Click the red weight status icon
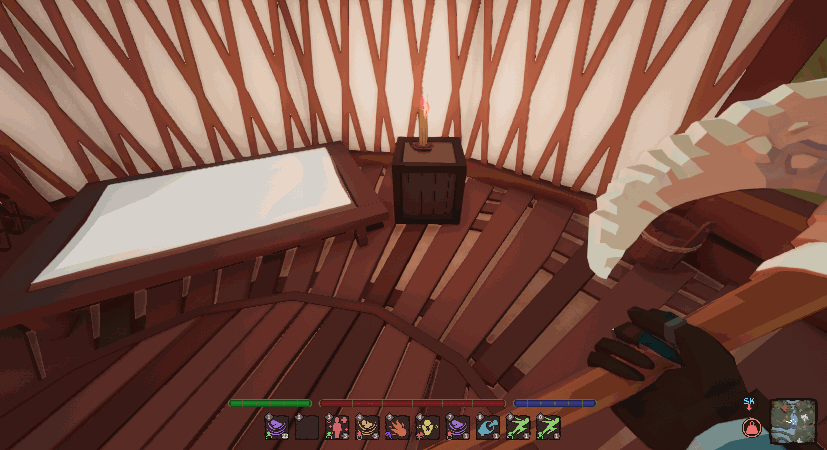 [750, 427]
